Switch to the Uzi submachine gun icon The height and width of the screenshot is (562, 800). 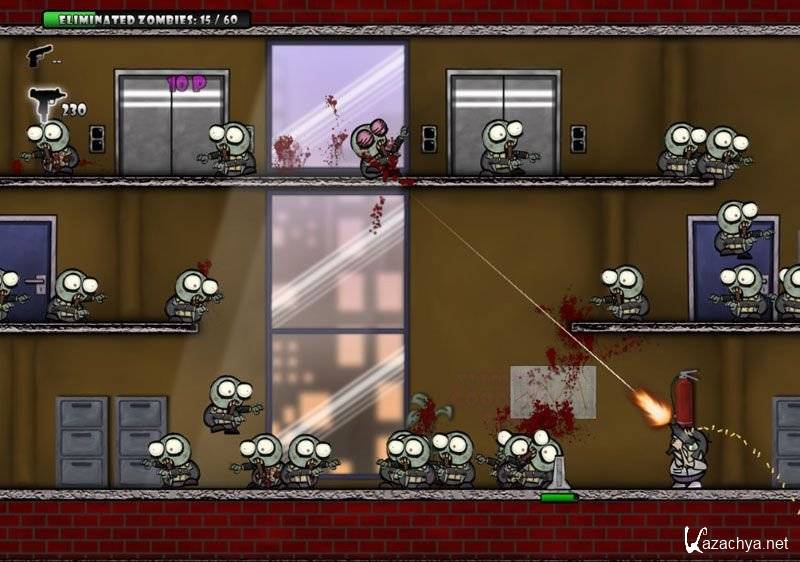pos(44,102)
